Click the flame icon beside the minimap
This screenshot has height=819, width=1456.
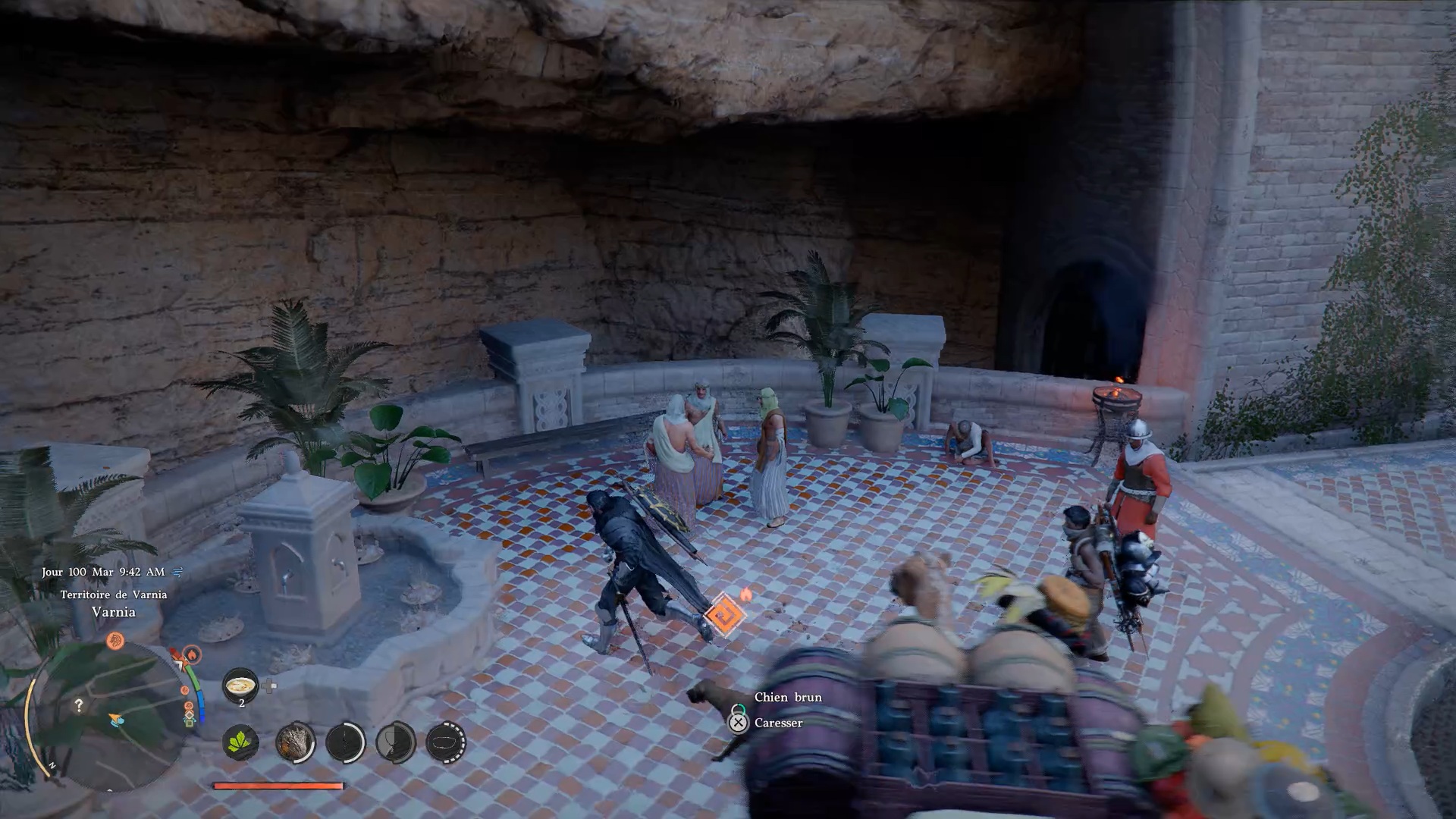click(191, 654)
